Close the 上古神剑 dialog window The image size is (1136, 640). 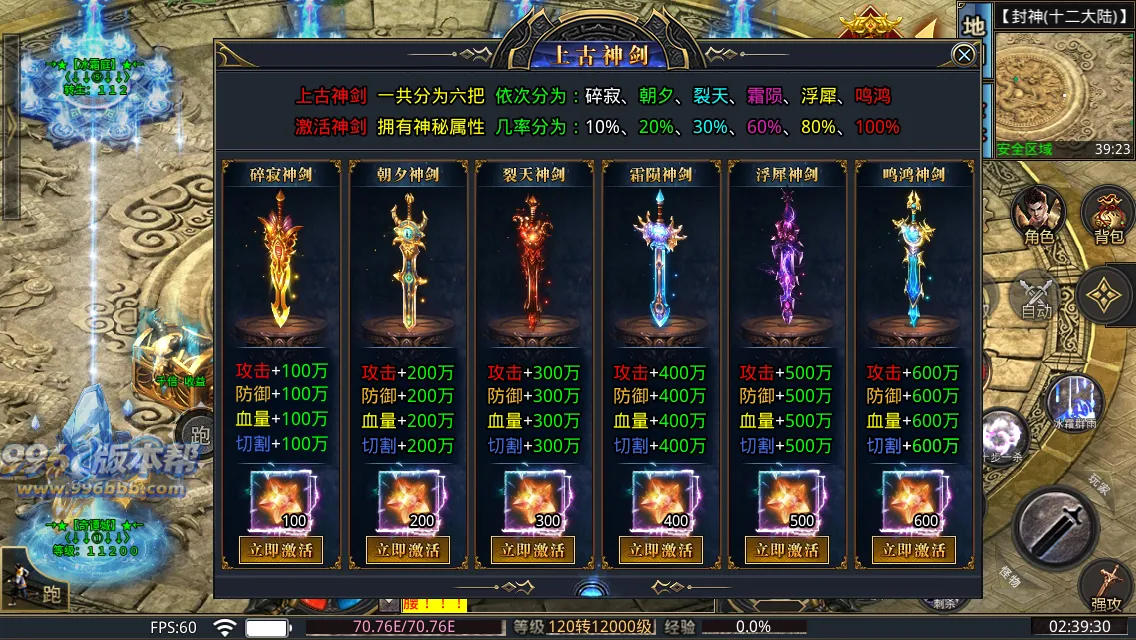[964, 55]
